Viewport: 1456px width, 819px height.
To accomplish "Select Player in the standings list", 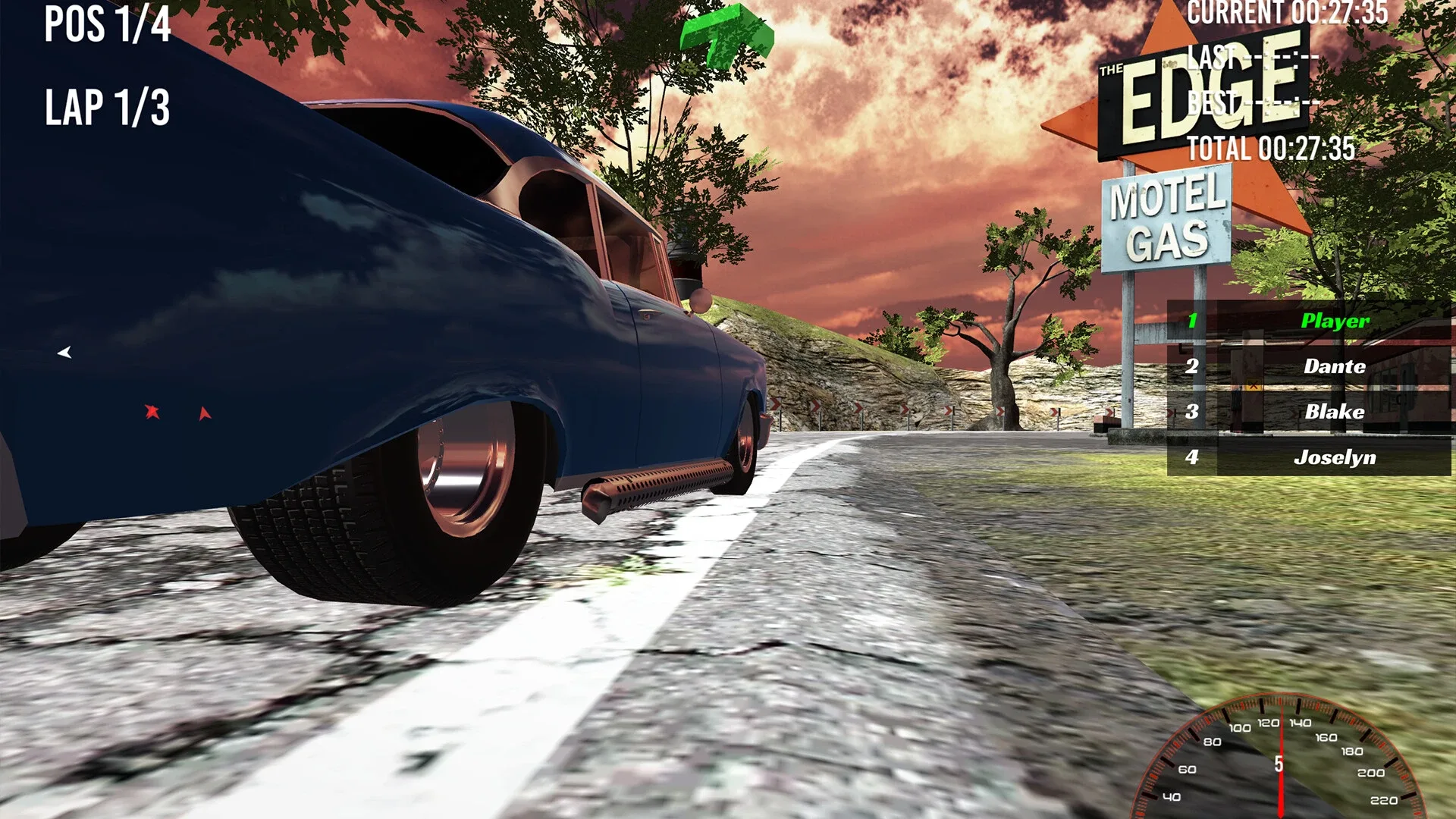I will point(1335,321).
